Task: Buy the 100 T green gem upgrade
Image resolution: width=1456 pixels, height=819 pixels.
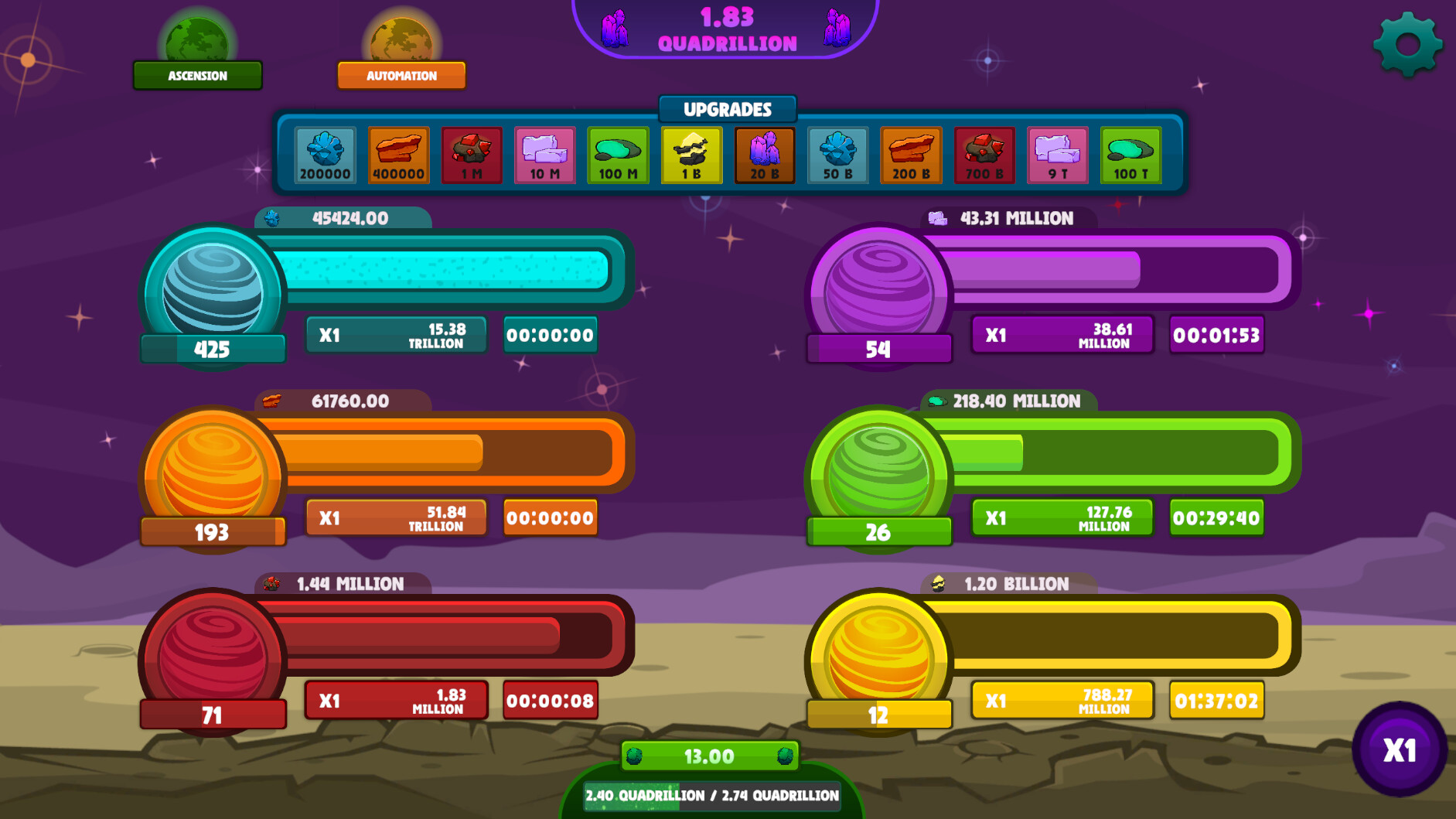Action: (x=1130, y=153)
